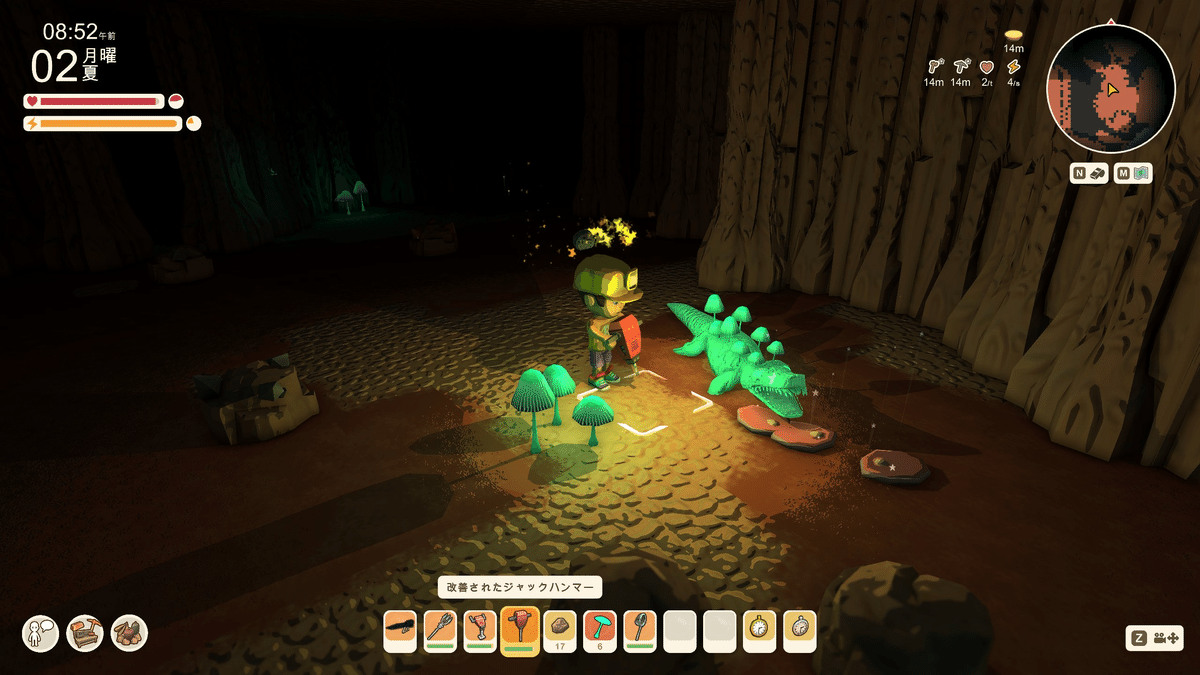Open the workbench and pickaxe crafting menu
Viewport: 1200px width, 675px height.
pyautogui.click(x=85, y=633)
